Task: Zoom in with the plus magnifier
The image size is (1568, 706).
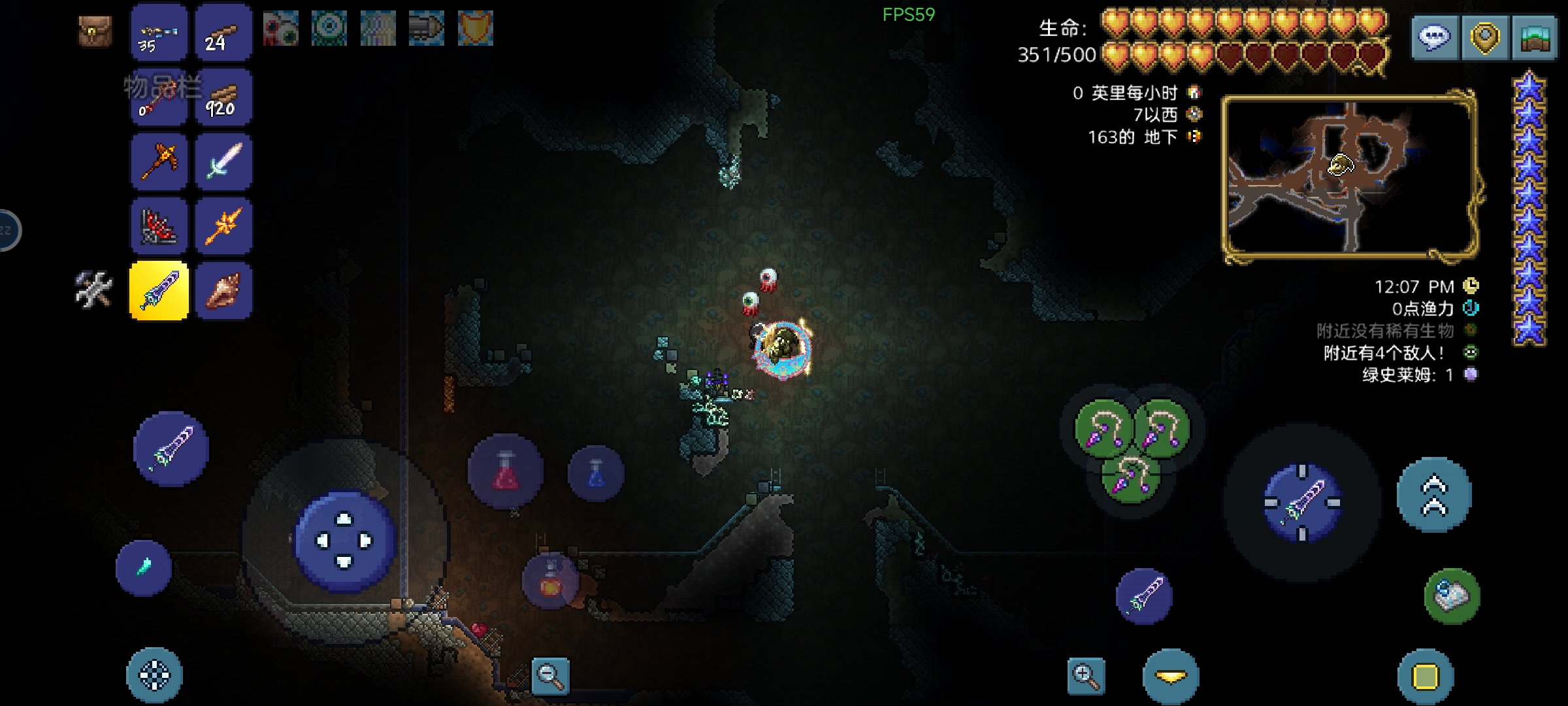Action: (1086, 676)
